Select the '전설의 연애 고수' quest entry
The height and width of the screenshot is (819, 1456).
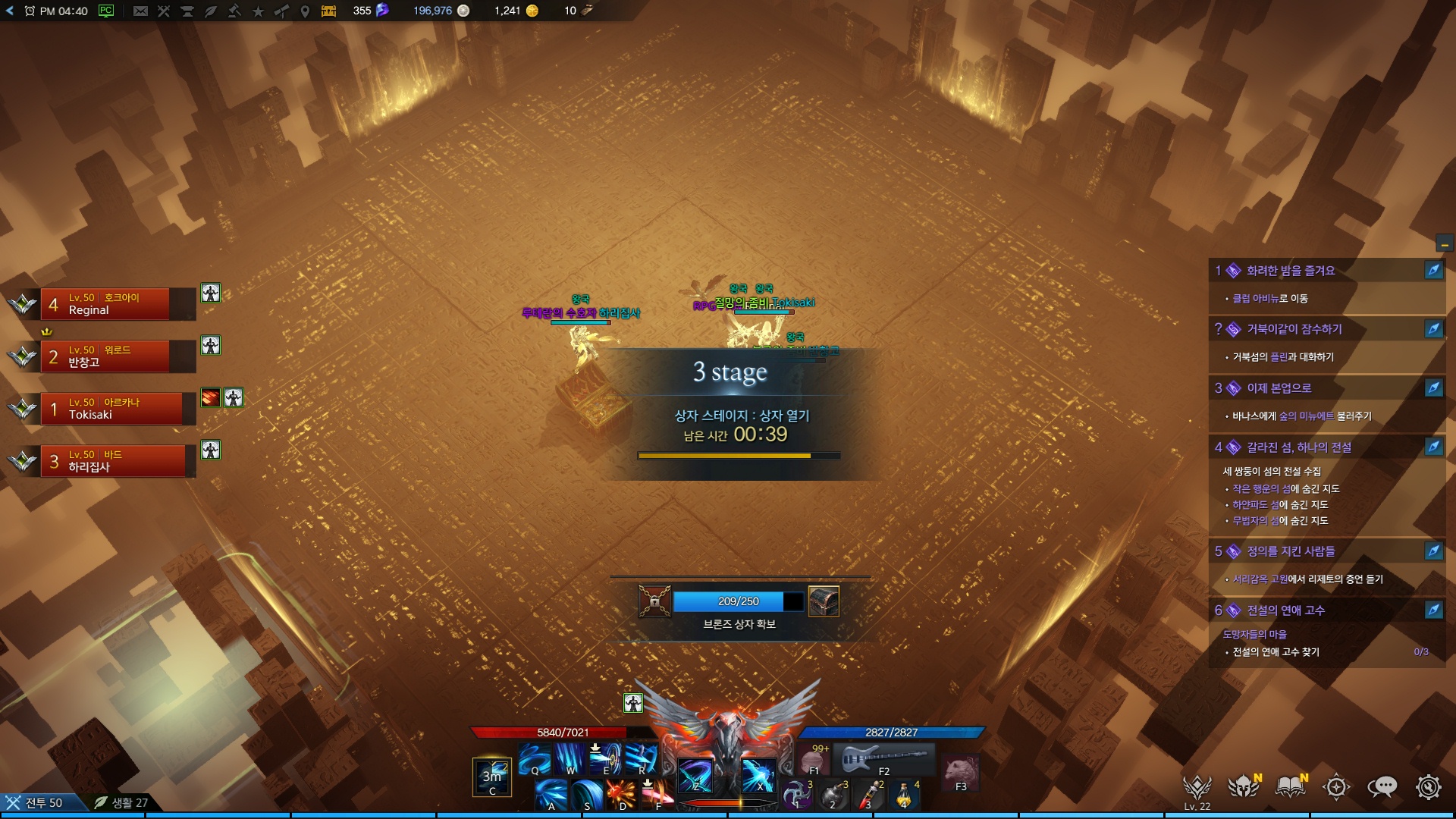point(1285,610)
